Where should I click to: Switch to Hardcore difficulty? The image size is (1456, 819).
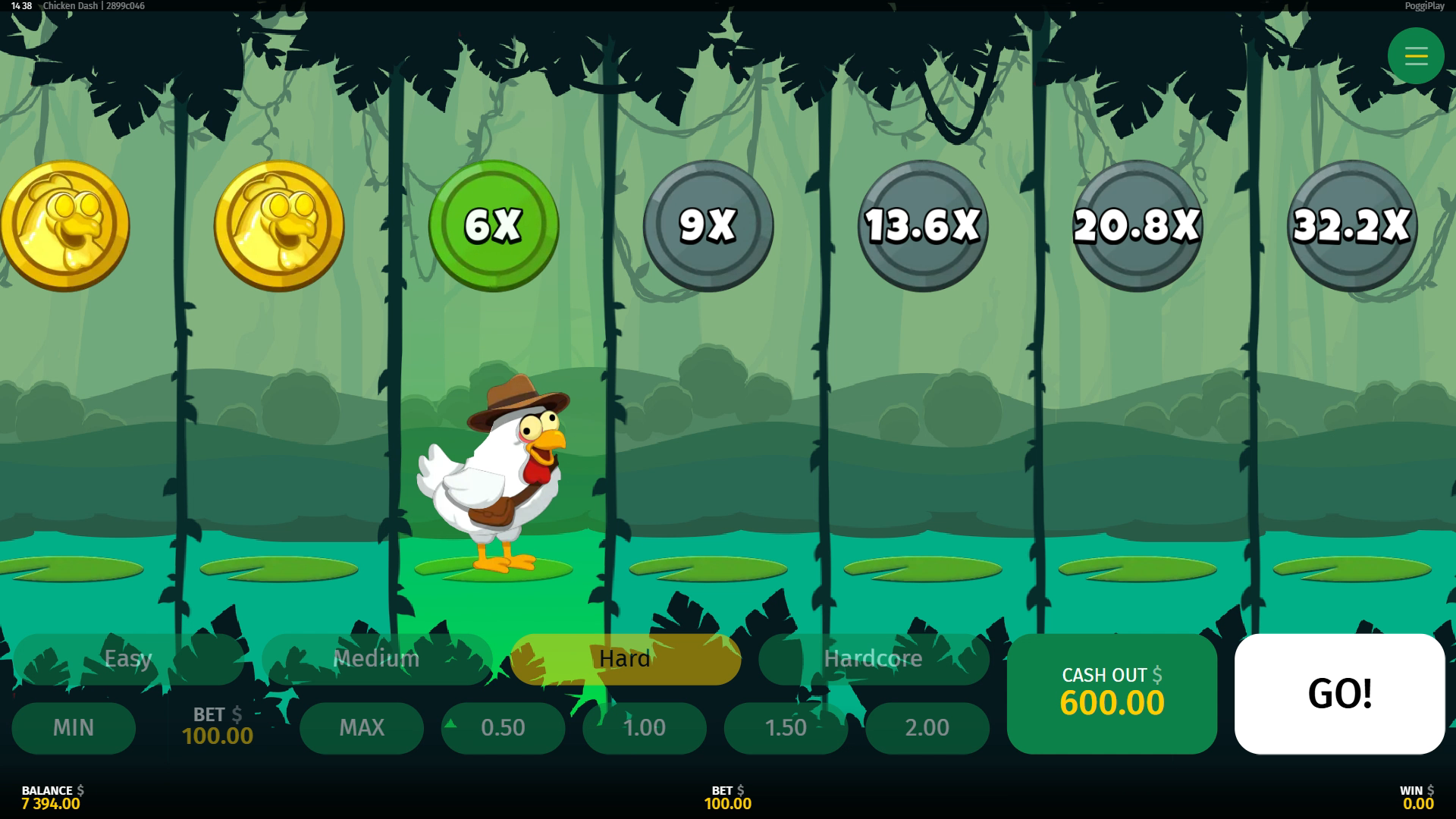(873, 658)
